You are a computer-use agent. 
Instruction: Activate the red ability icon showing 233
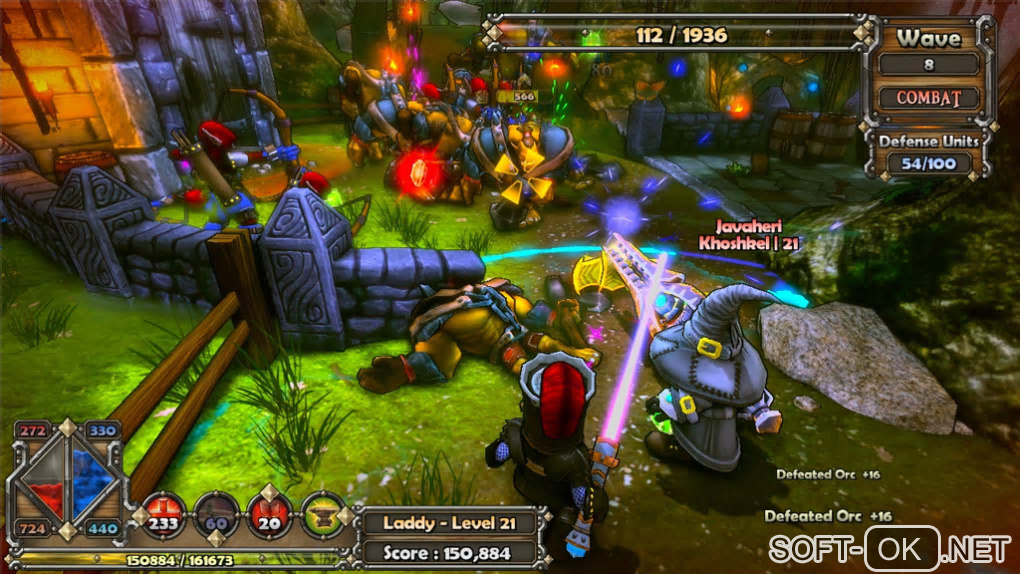pyautogui.click(x=163, y=514)
